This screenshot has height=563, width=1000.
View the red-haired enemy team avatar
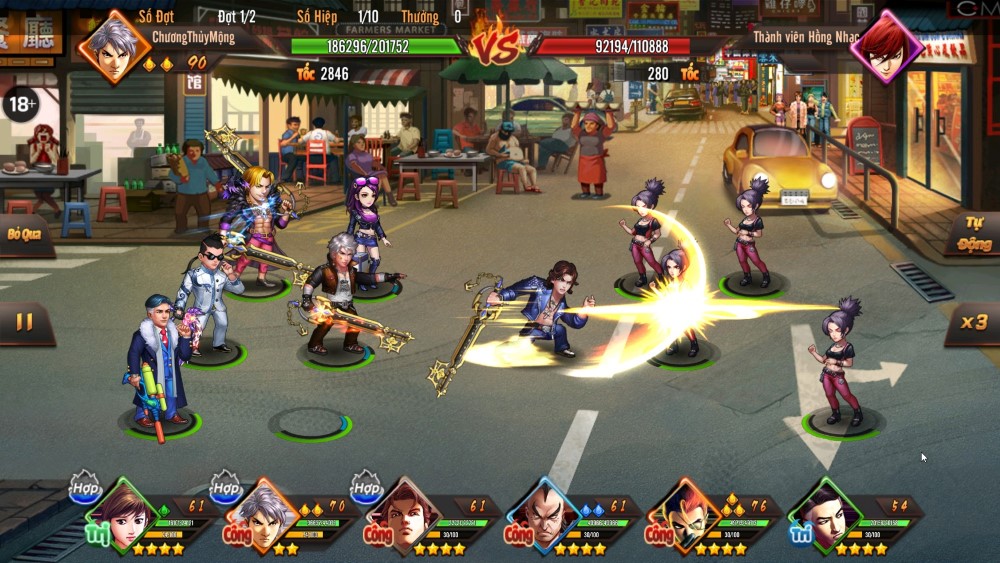point(886,46)
